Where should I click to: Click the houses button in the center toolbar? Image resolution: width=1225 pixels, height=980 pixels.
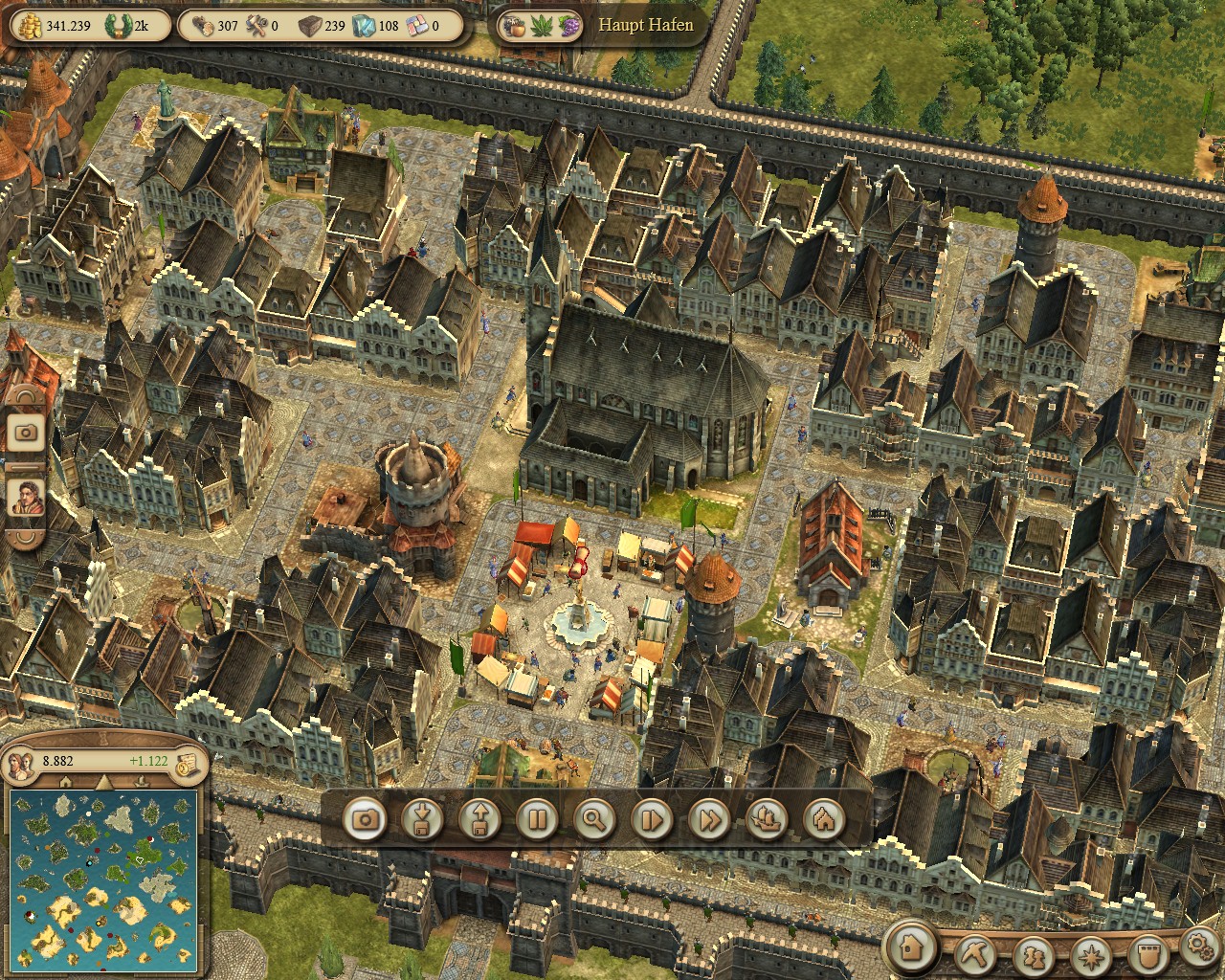tap(824, 819)
